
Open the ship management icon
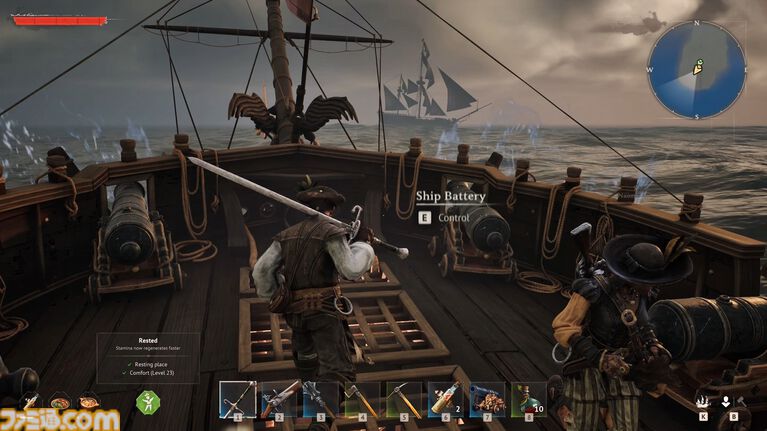click(703, 401)
